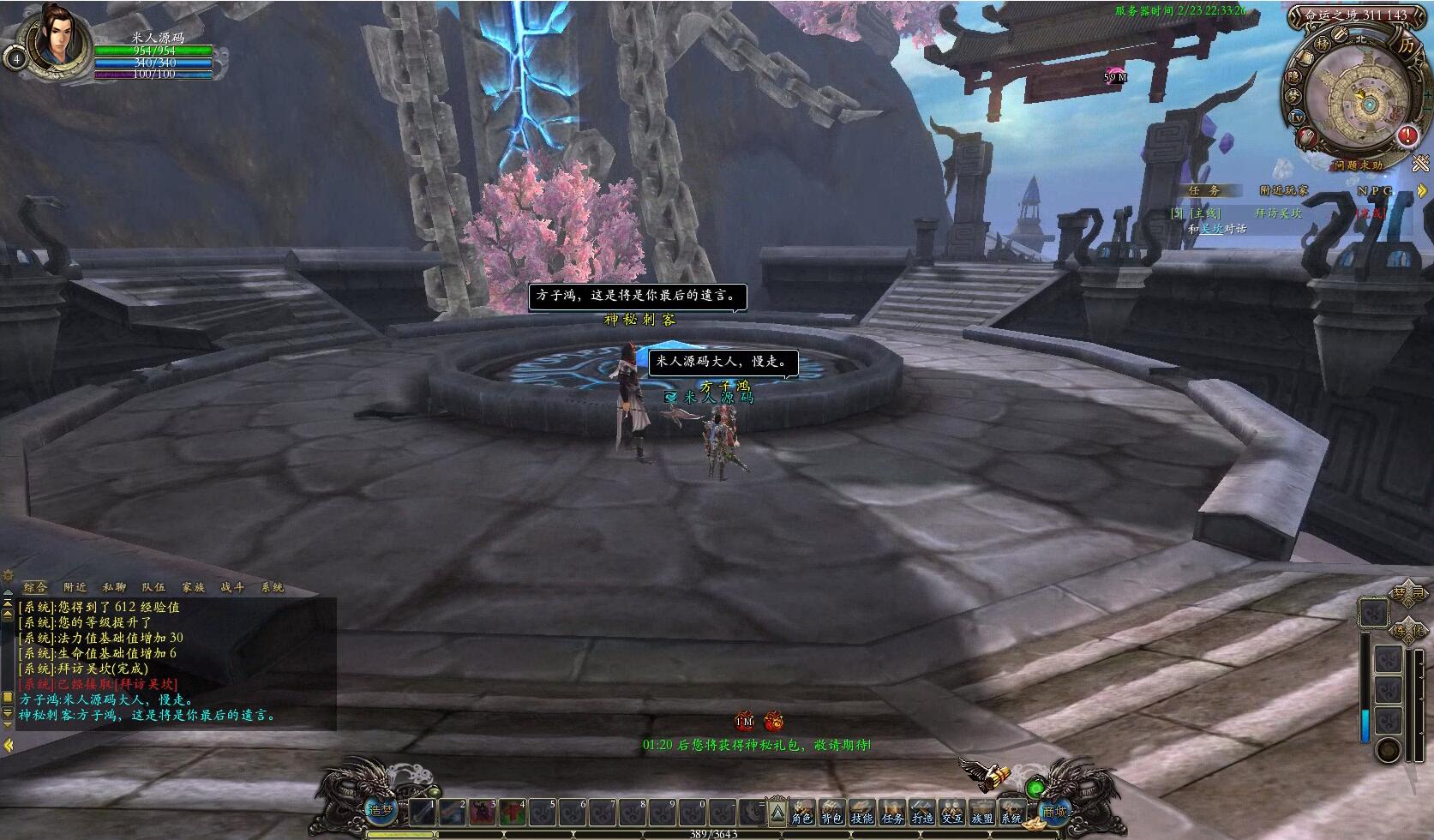Collapse the chat window with yellow arrows
Screen dimensions: 1434x840
(9, 746)
